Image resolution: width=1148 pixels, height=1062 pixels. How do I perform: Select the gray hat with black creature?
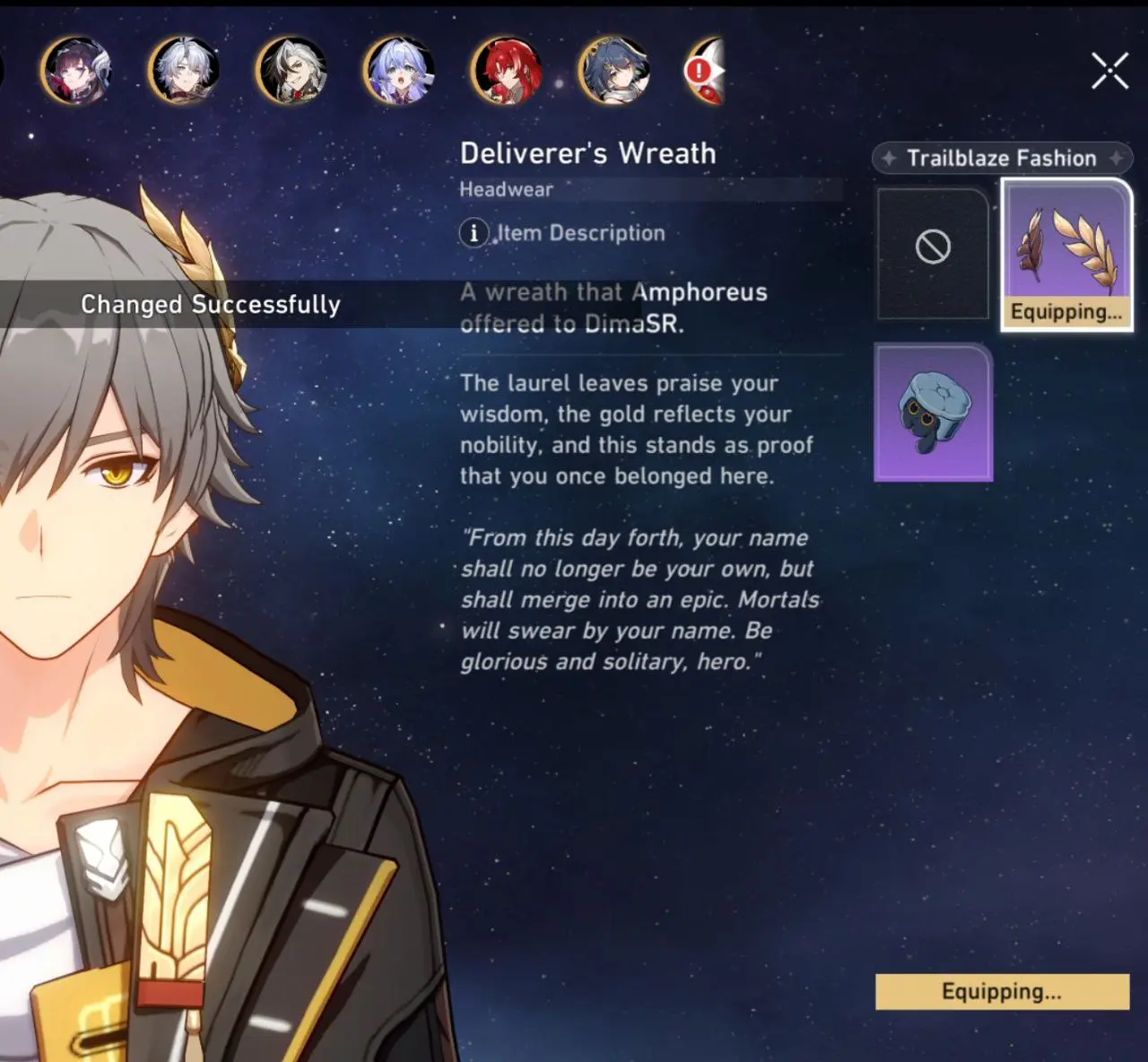[x=933, y=413]
